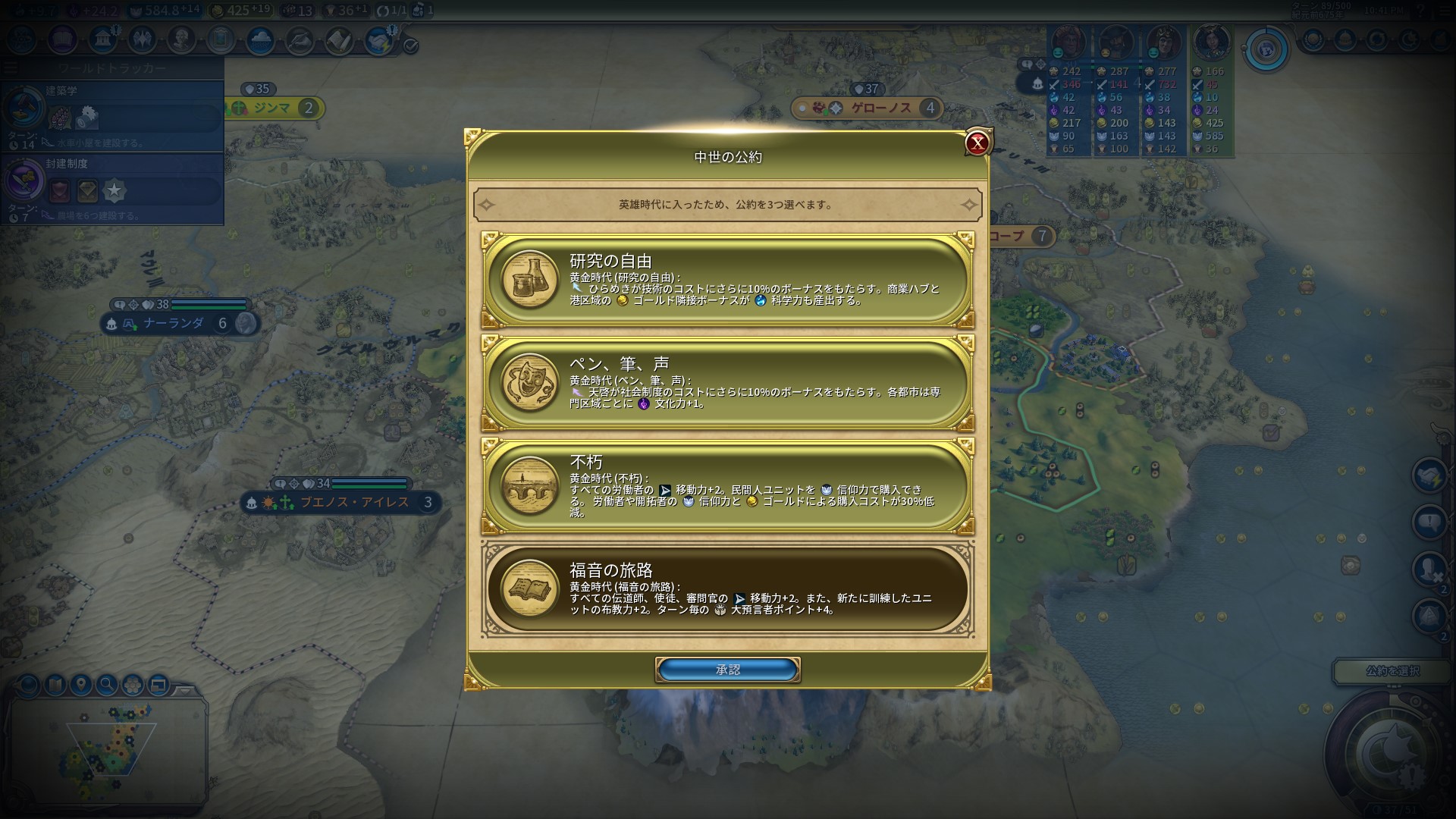Choose the ペン、筆、声 dedication
This screenshot has height=819, width=1456.
click(727, 383)
